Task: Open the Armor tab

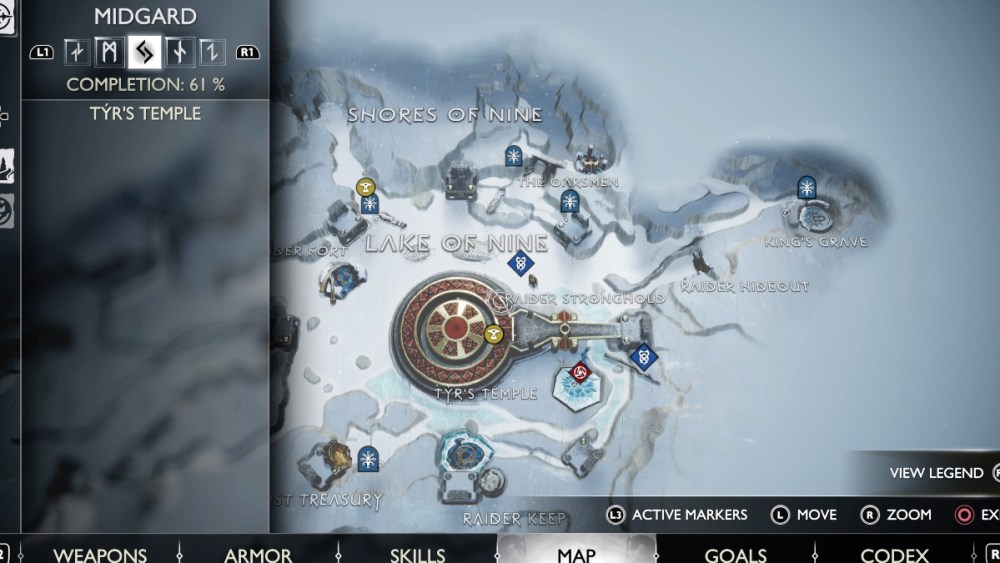Action: [258, 554]
